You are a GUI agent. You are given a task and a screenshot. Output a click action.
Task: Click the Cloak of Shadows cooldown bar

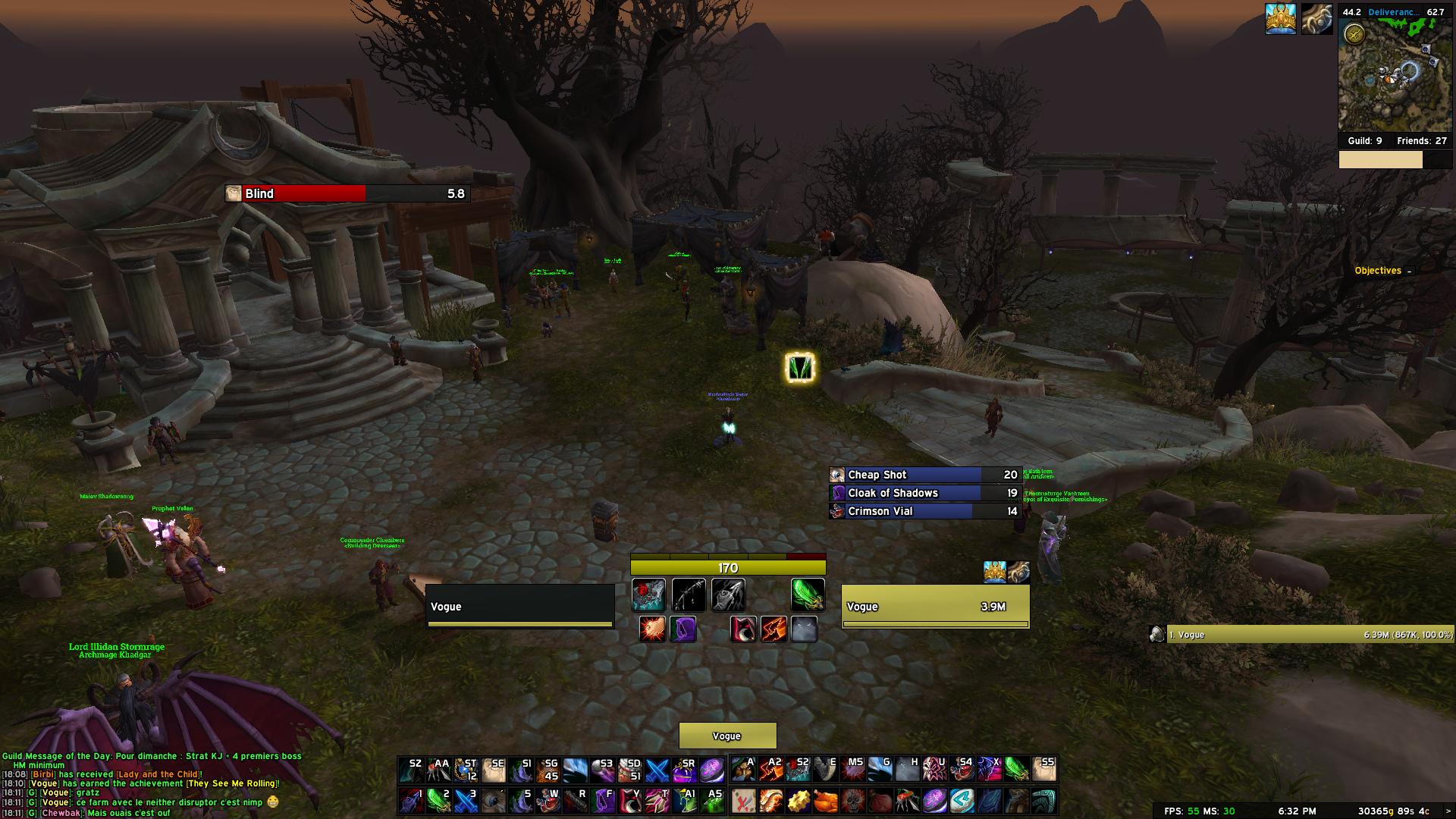925,493
